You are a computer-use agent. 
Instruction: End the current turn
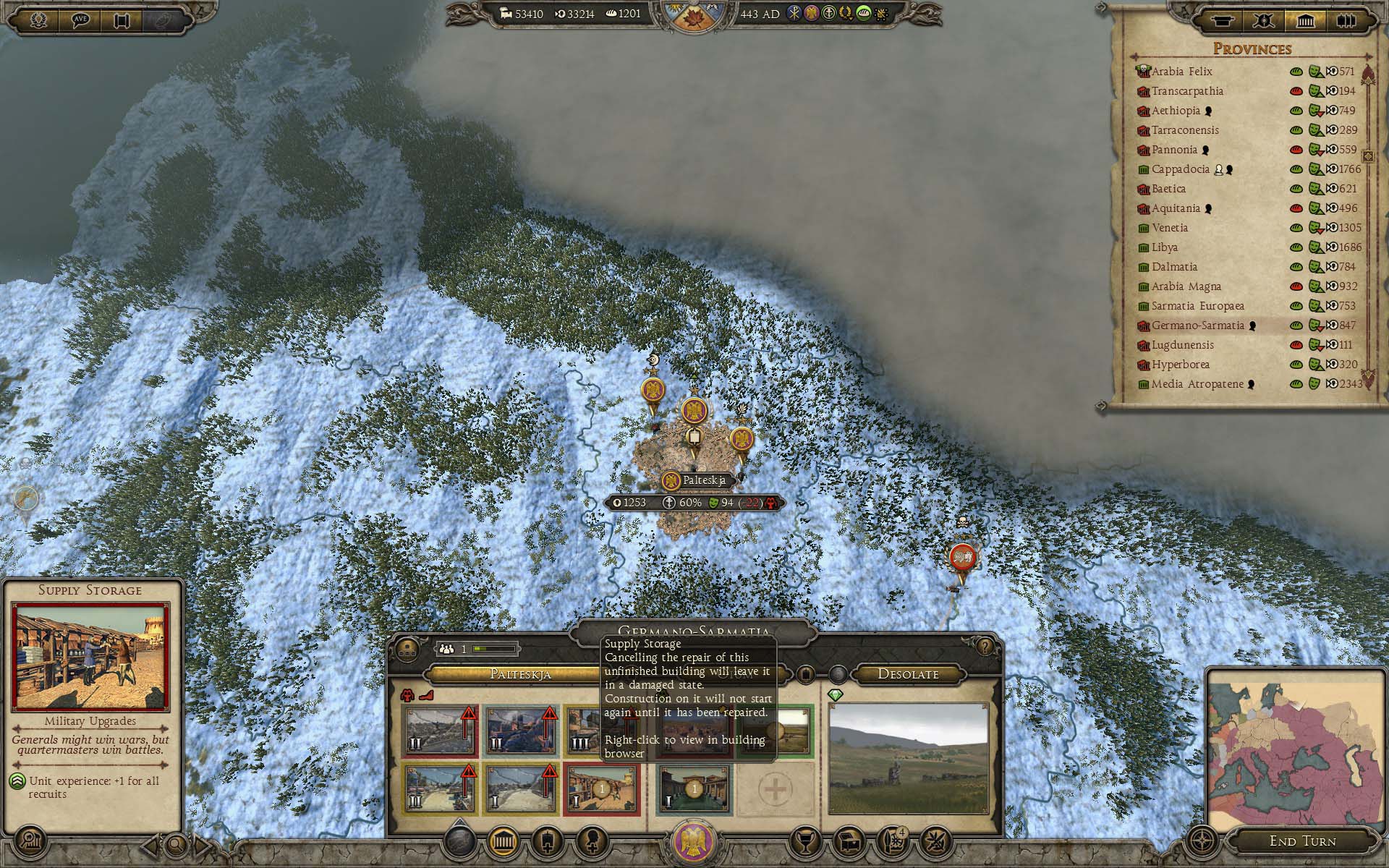1301,841
